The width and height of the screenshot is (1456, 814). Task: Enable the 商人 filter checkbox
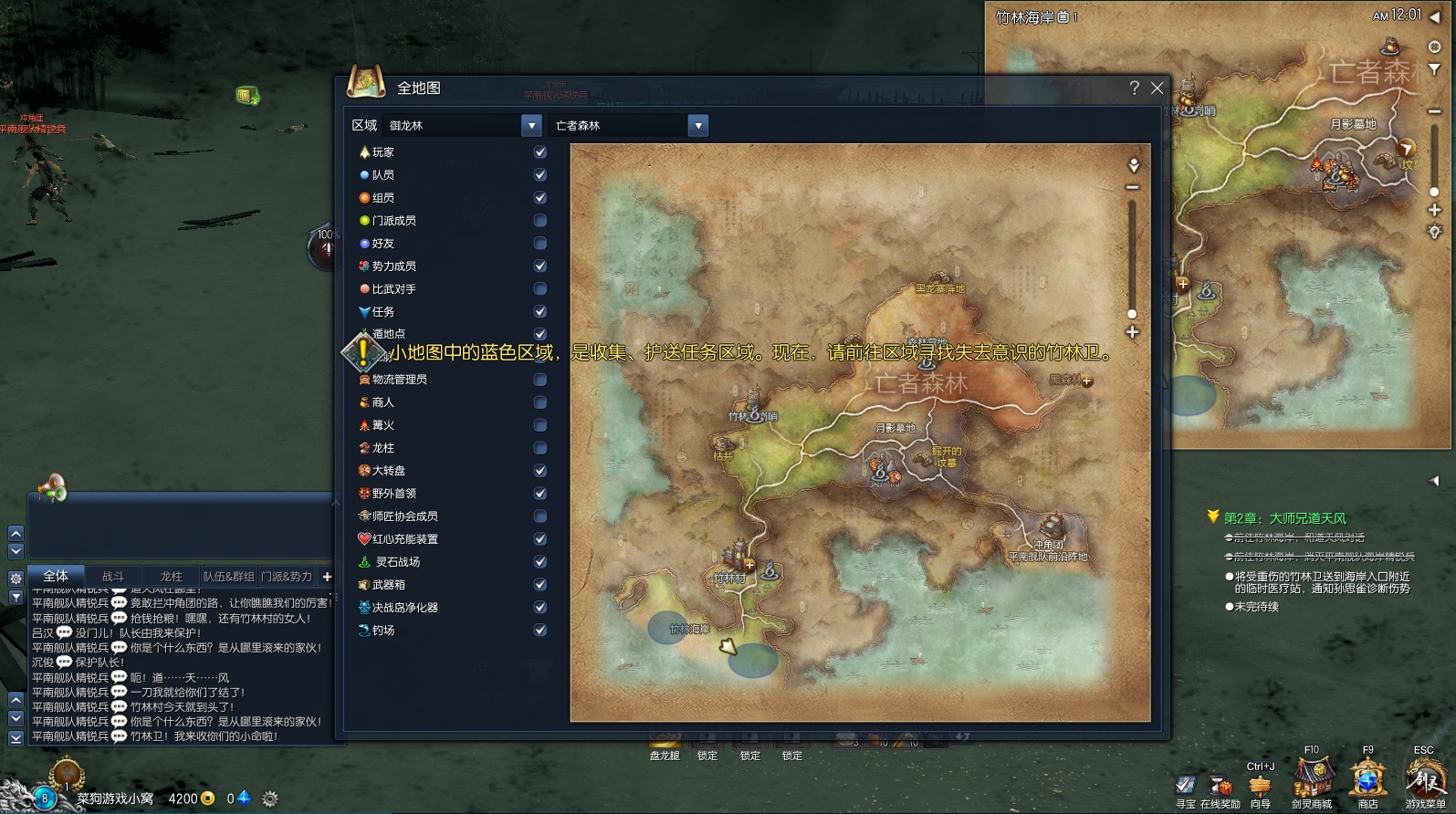coord(540,402)
